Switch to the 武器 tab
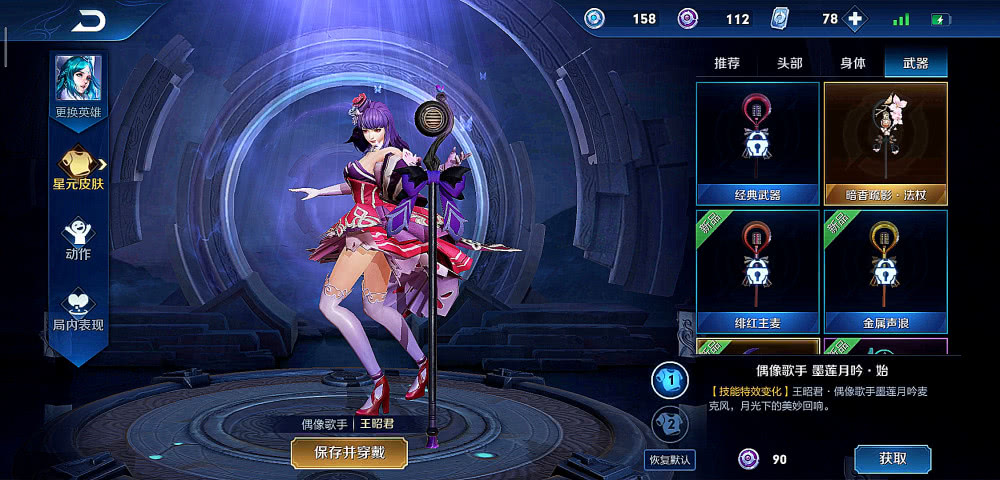Screen dimensions: 1000x480 (x=915, y=63)
